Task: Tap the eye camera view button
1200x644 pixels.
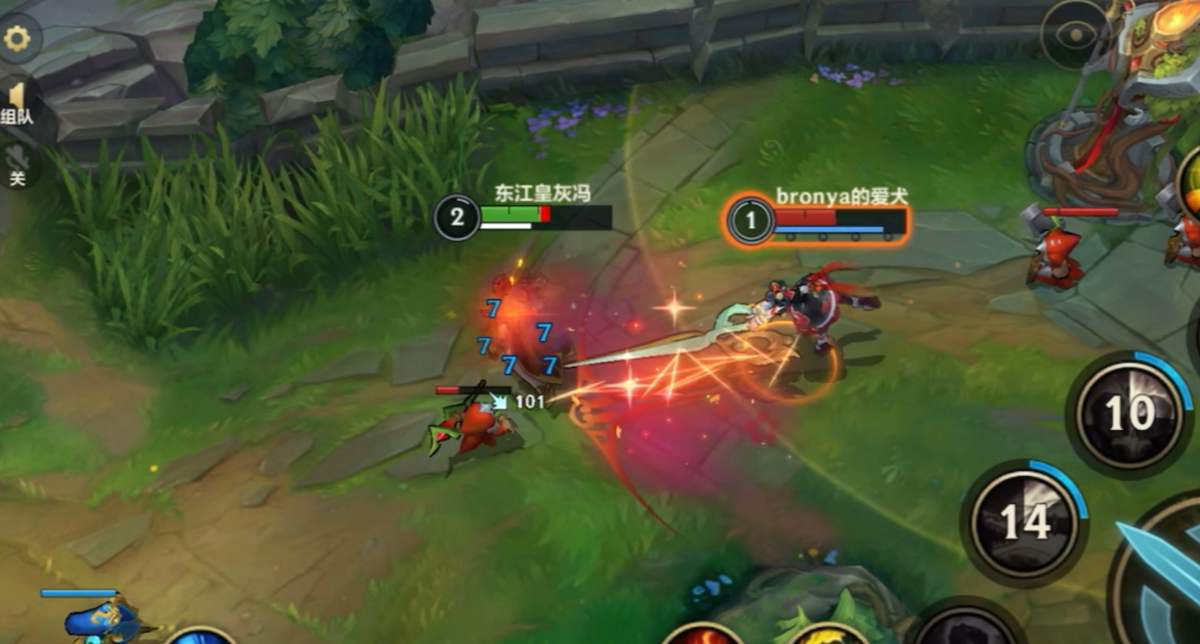Action: click(1075, 35)
